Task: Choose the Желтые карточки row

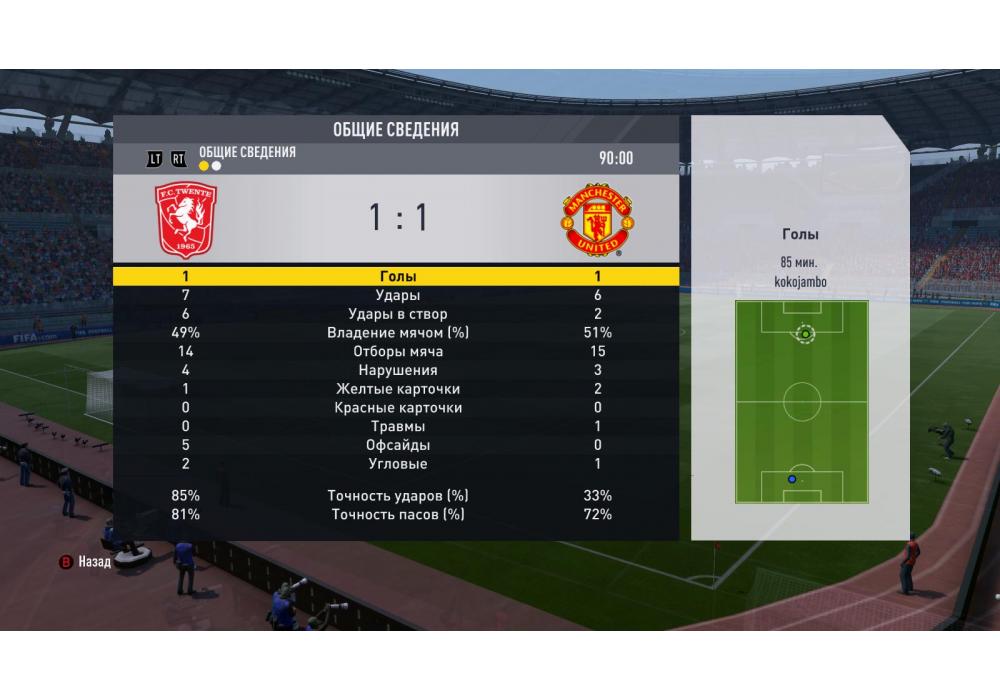Action: 397,389
